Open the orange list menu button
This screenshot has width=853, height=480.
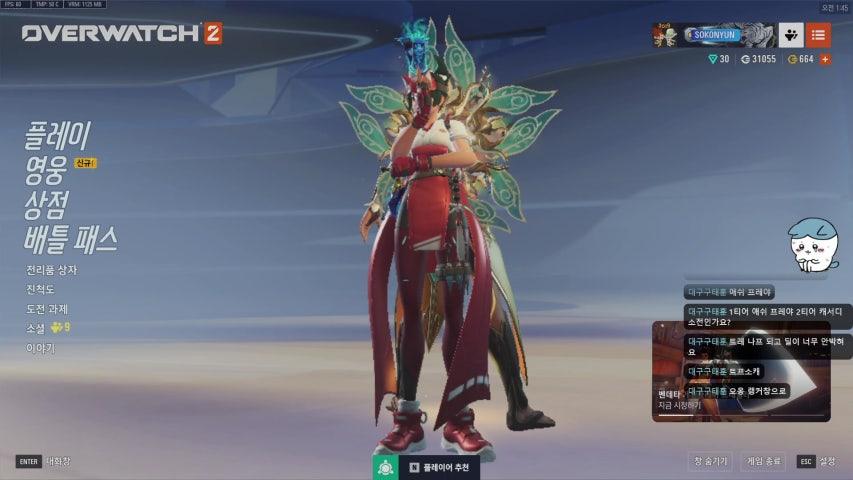[818, 35]
